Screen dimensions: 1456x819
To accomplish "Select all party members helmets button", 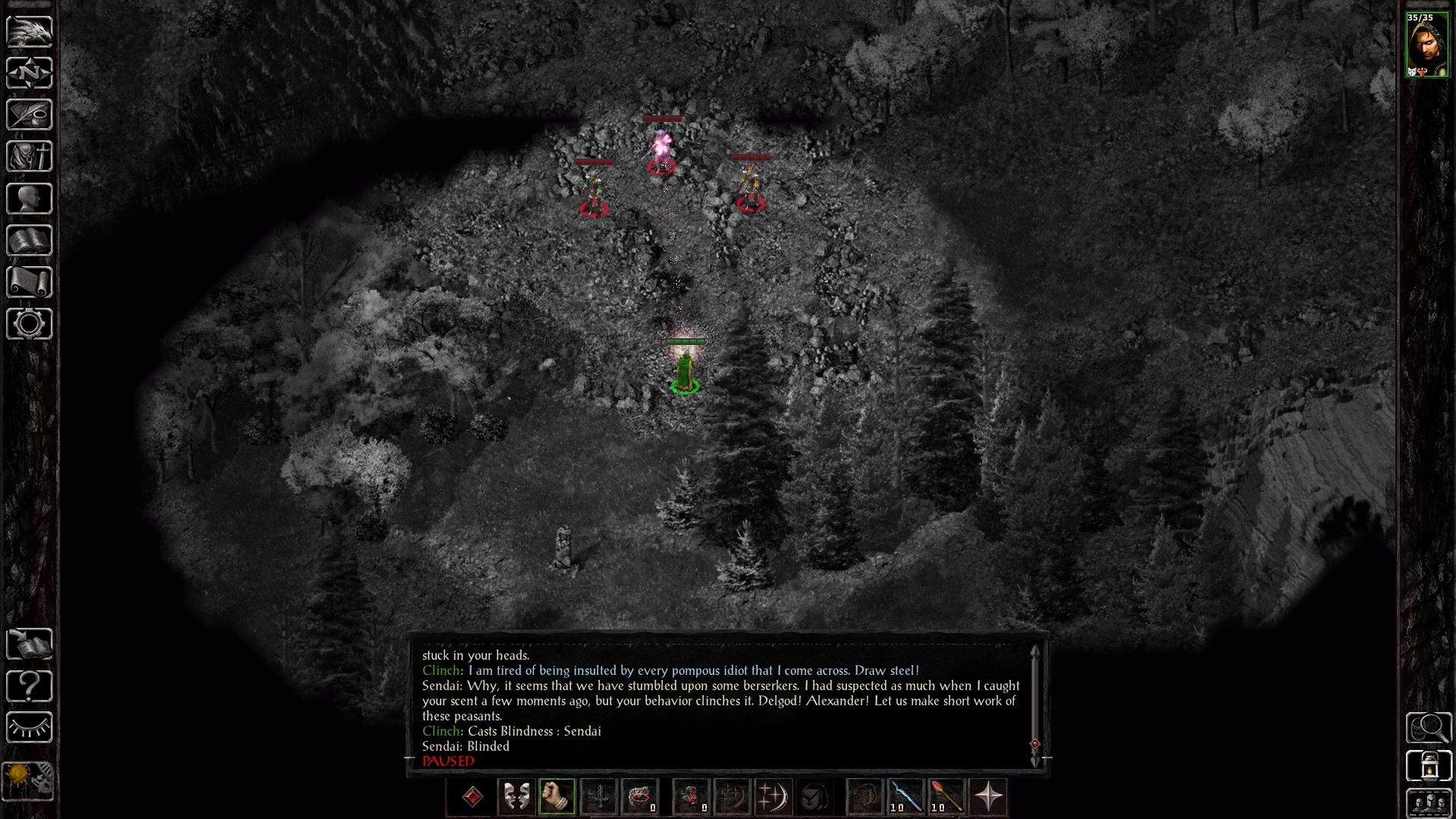I will (1429, 803).
